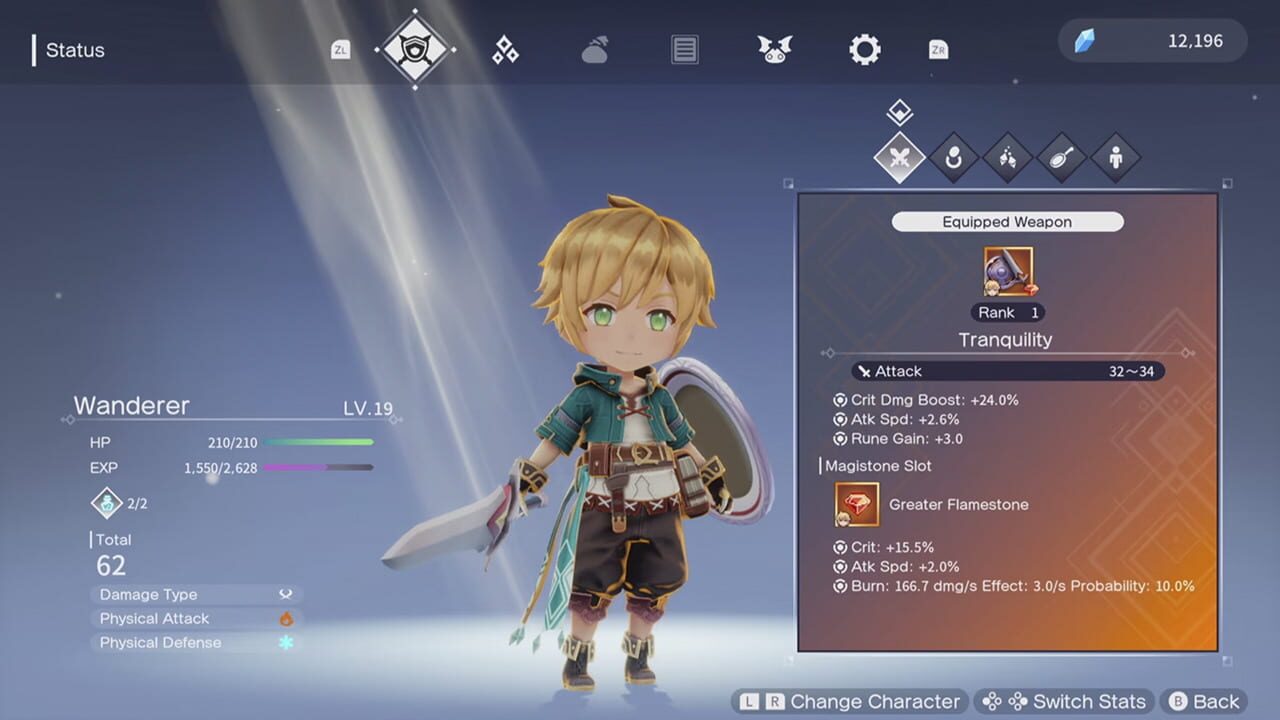Select the crossed swords weapon tab
Viewport: 1280px width, 720px height.
click(899, 157)
